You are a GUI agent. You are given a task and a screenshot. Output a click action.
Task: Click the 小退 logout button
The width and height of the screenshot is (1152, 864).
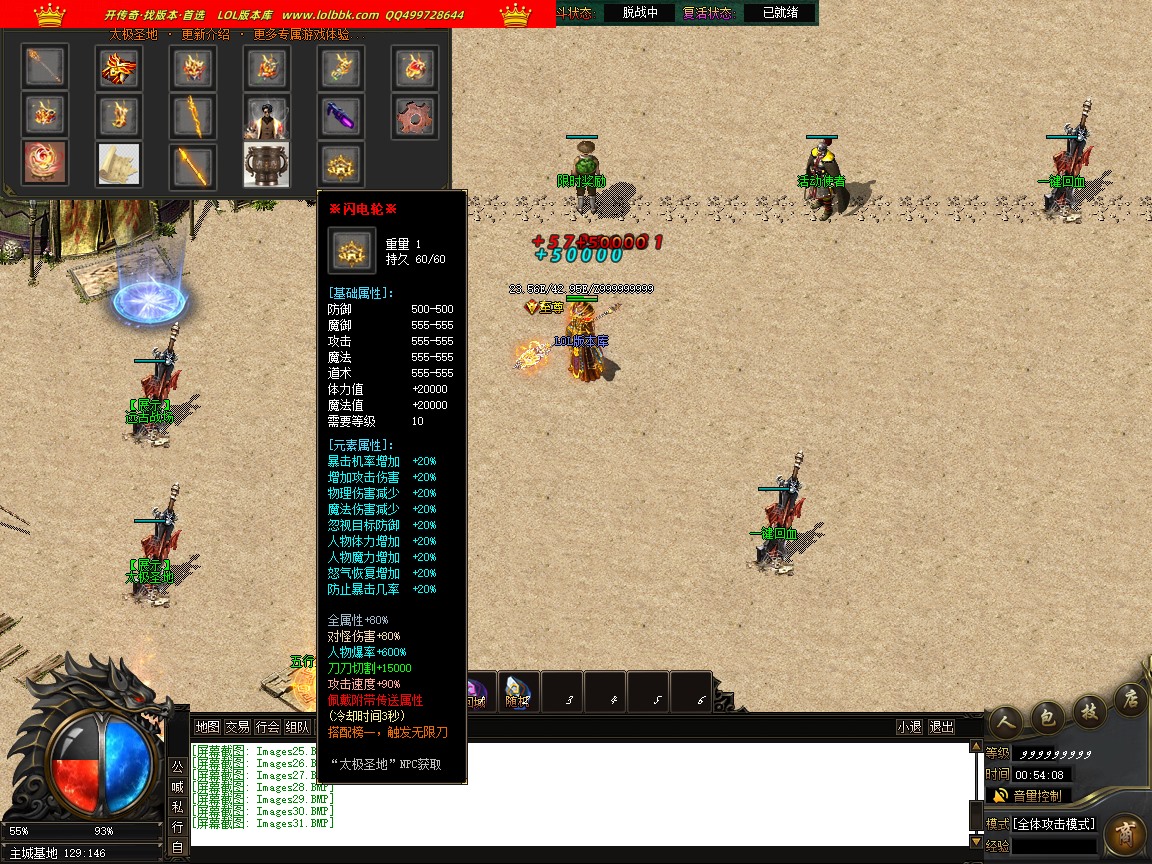pos(909,727)
